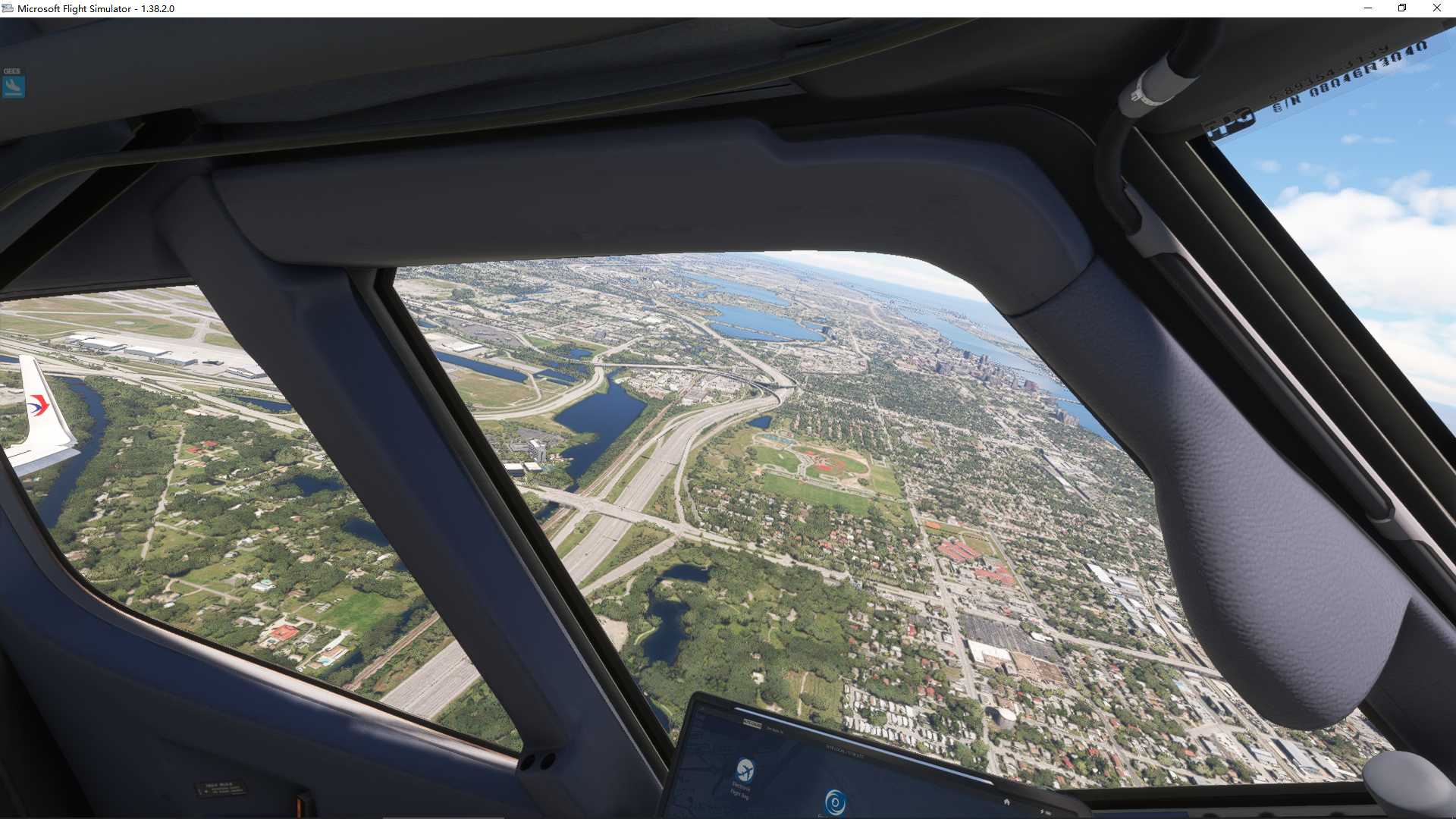Open the GEES landing tool overlay icon
The height and width of the screenshot is (819, 1456).
point(13,85)
